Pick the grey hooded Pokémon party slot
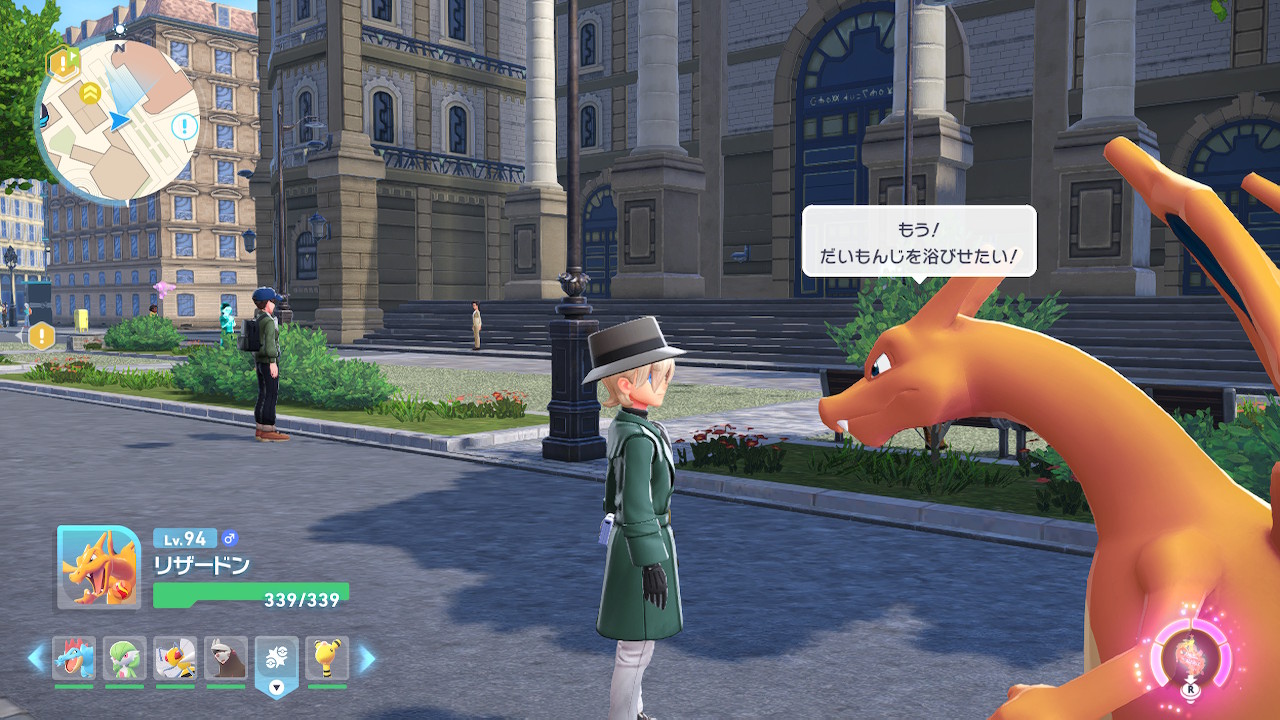Viewport: 1280px width, 720px height. 226,658
